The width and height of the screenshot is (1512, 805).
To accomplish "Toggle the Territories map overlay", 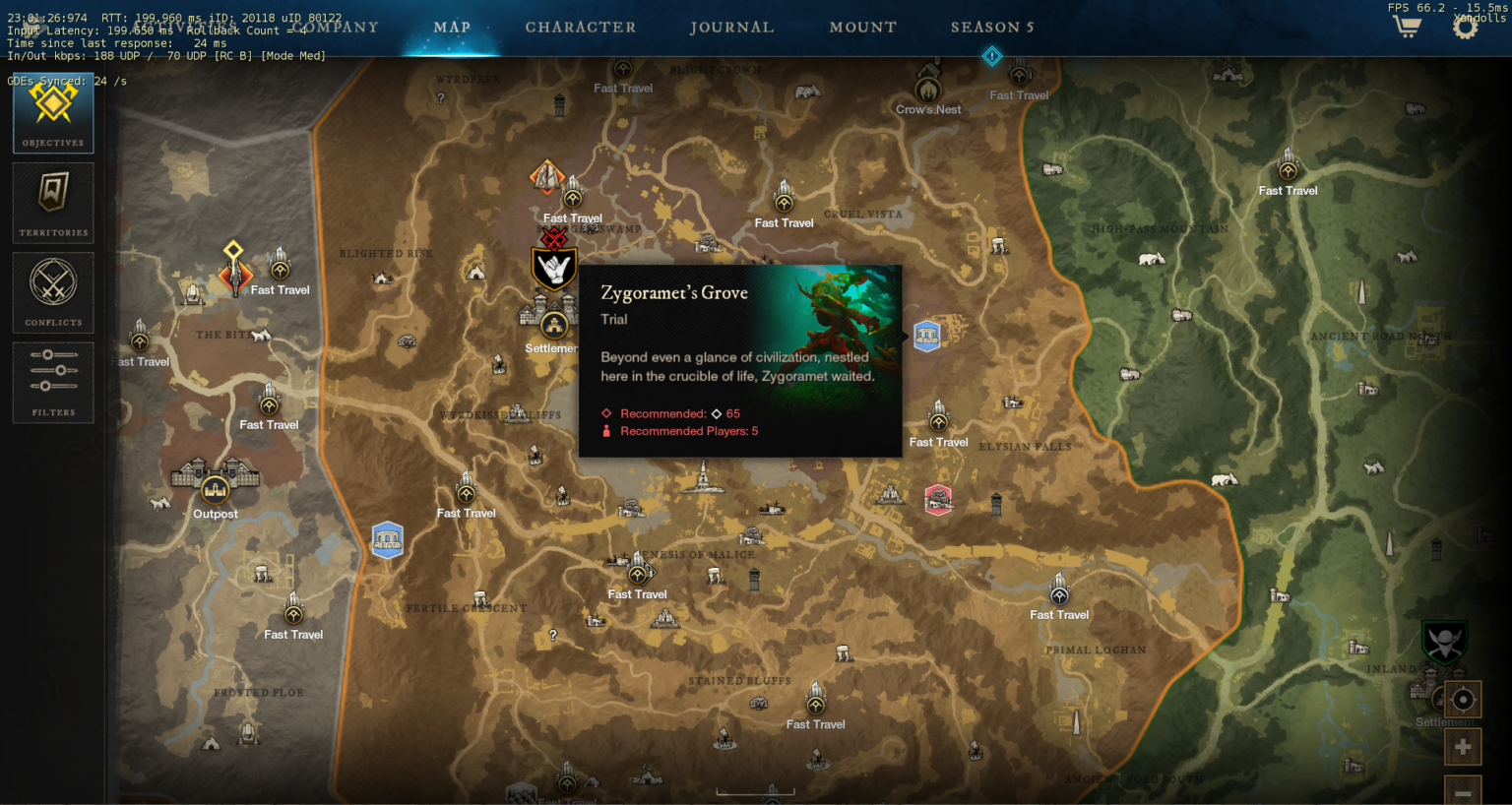I will point(52,202).
